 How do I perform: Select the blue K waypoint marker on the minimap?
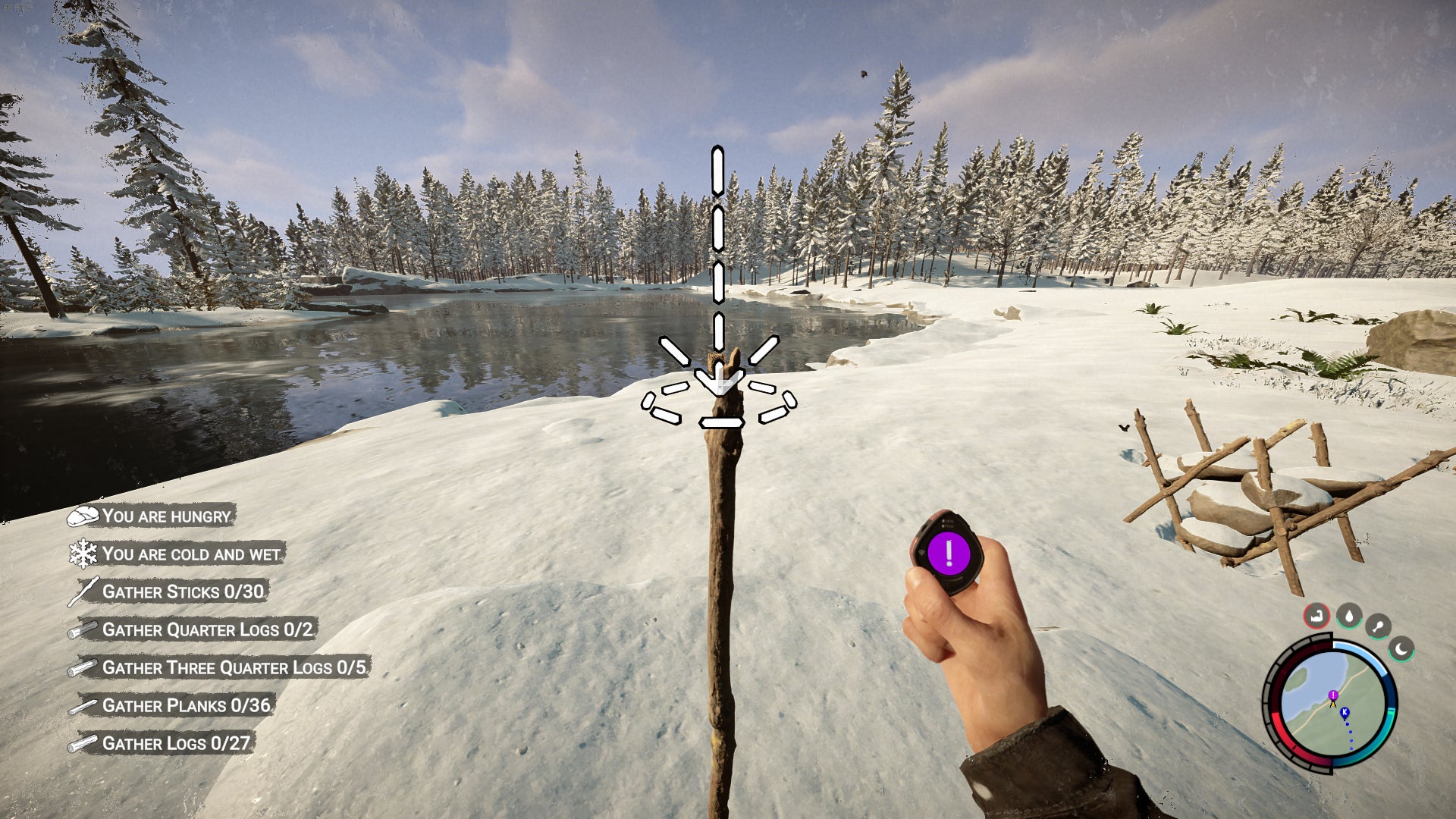click(1345, 713)
